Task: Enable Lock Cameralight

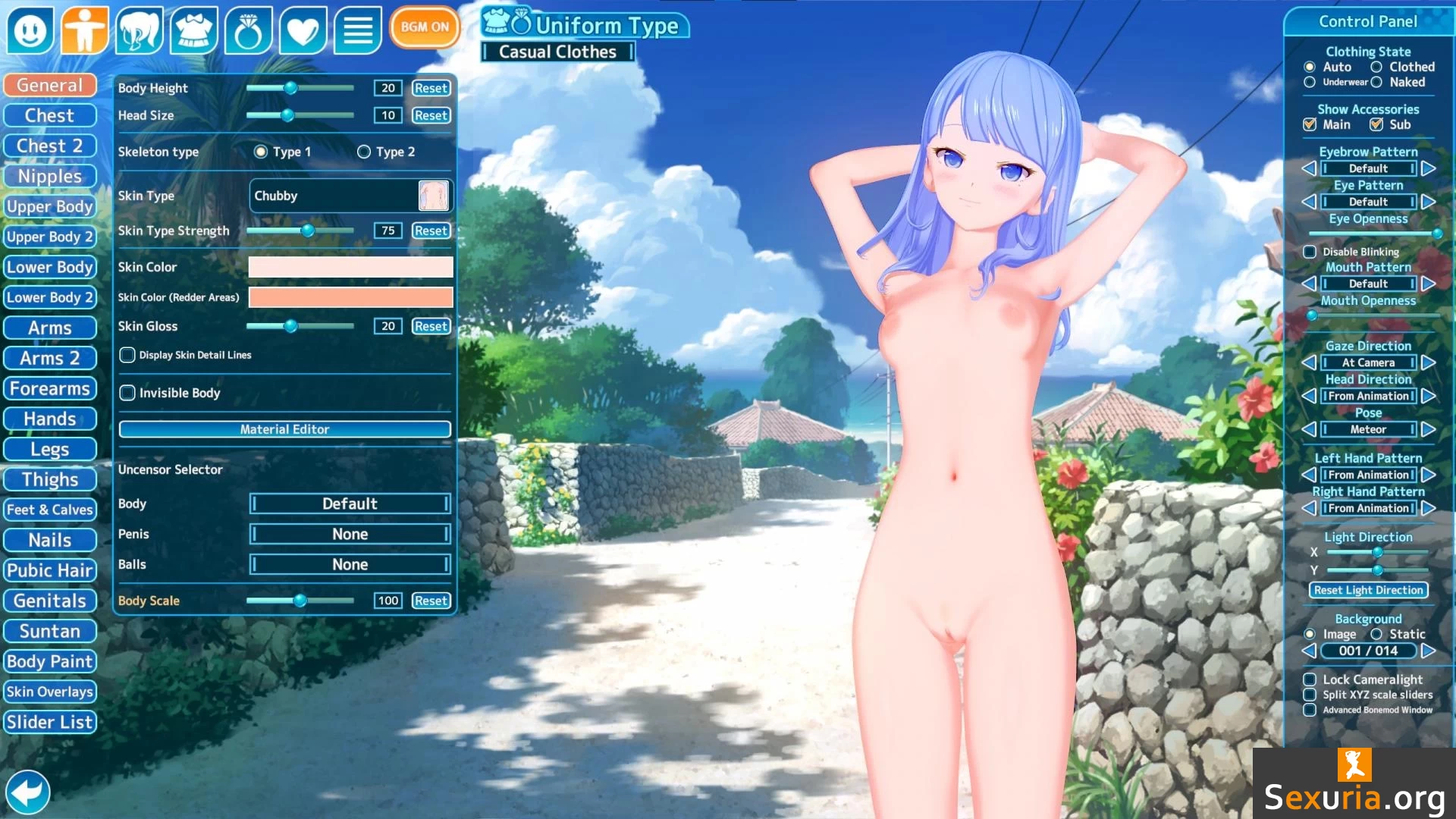Action: [x=1310, y=679]
